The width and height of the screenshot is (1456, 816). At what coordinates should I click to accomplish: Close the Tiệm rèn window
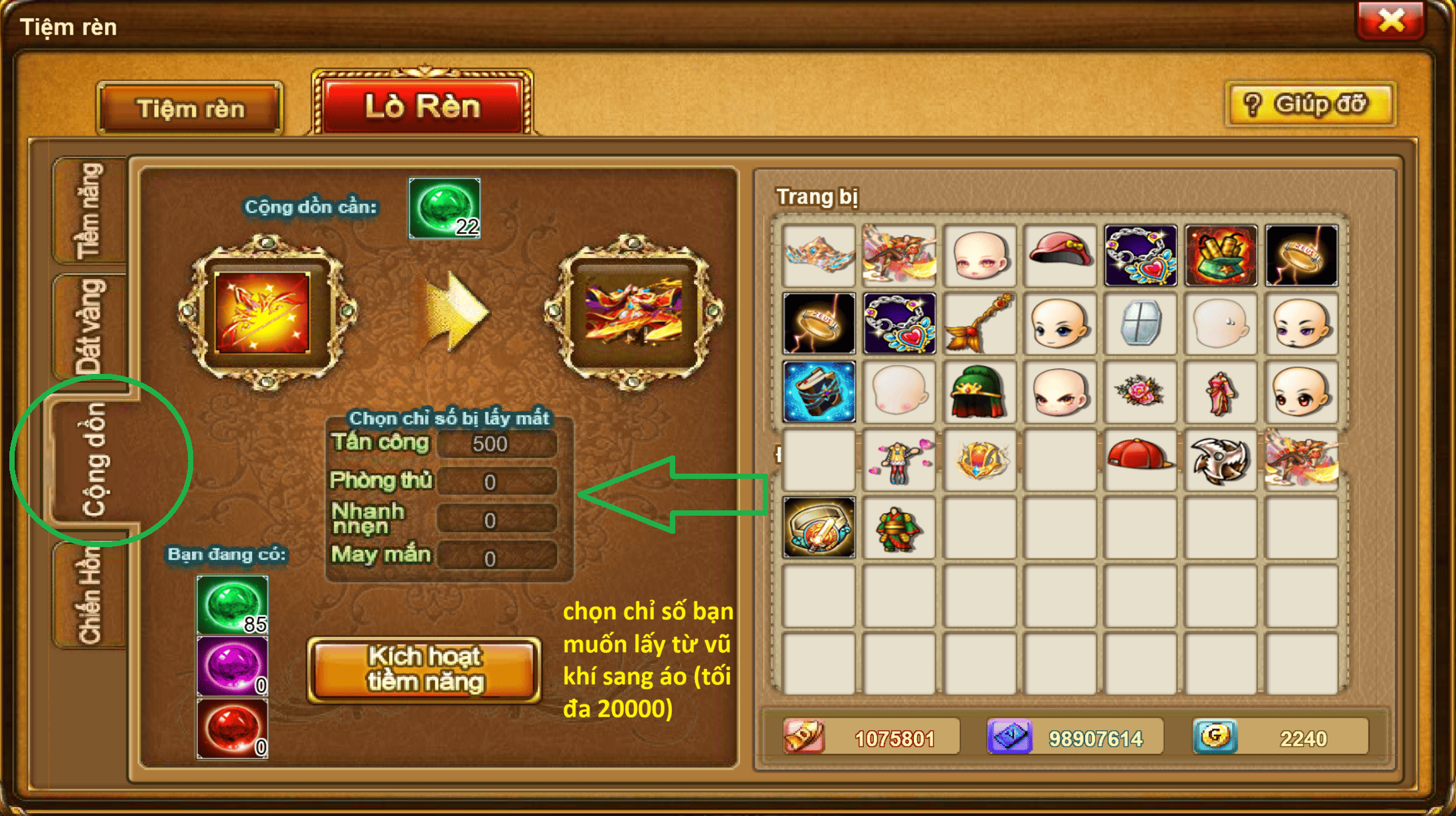1390,21
